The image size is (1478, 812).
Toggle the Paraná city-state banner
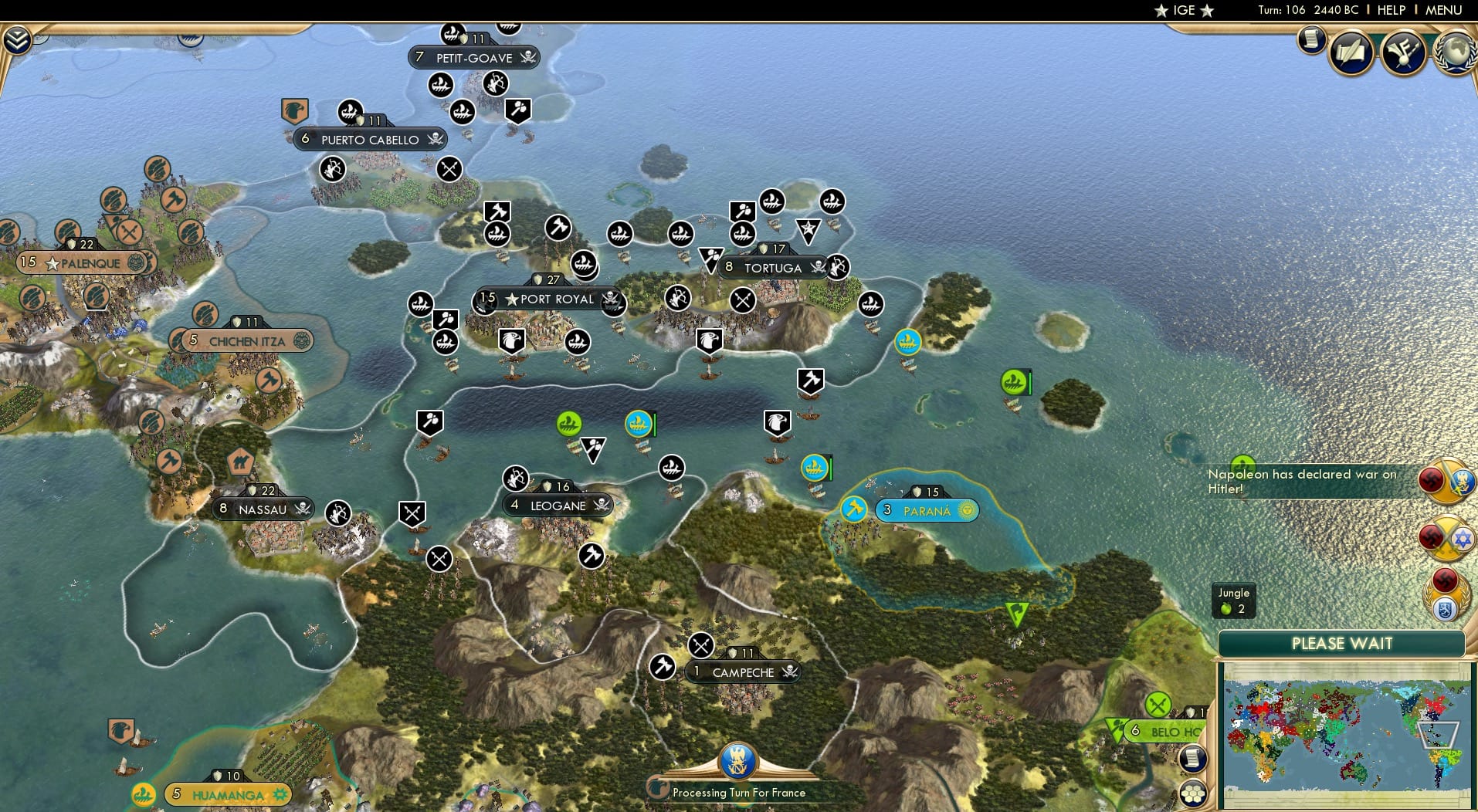(926, 509)
